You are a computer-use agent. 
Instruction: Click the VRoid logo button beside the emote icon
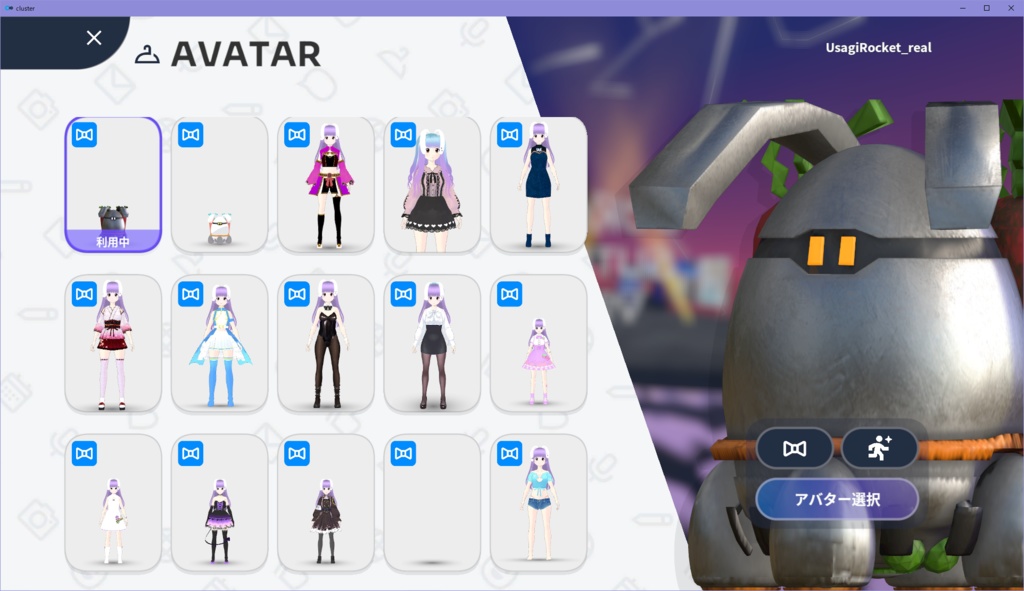(795, 448)
